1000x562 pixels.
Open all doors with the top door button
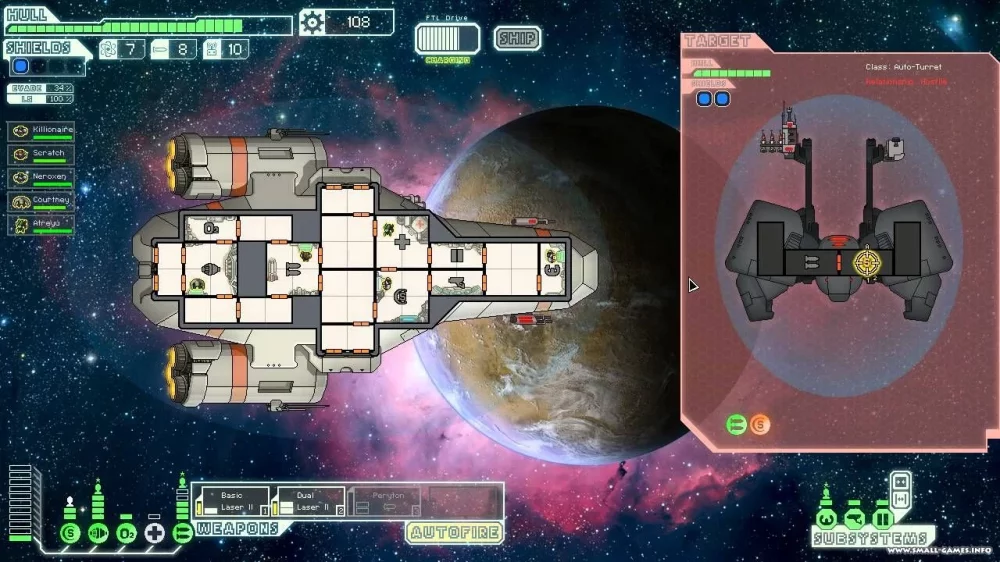[899, 479]
